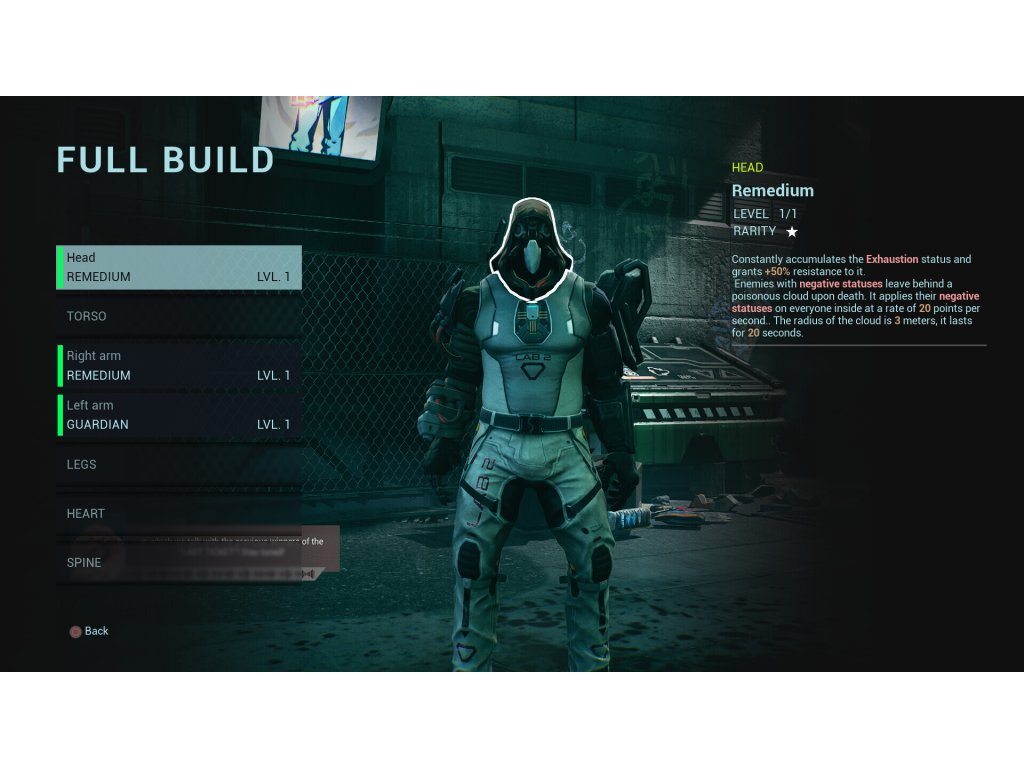Open the Torso slot
Screen dimensions: 1024x768
[x=179, y=316]
